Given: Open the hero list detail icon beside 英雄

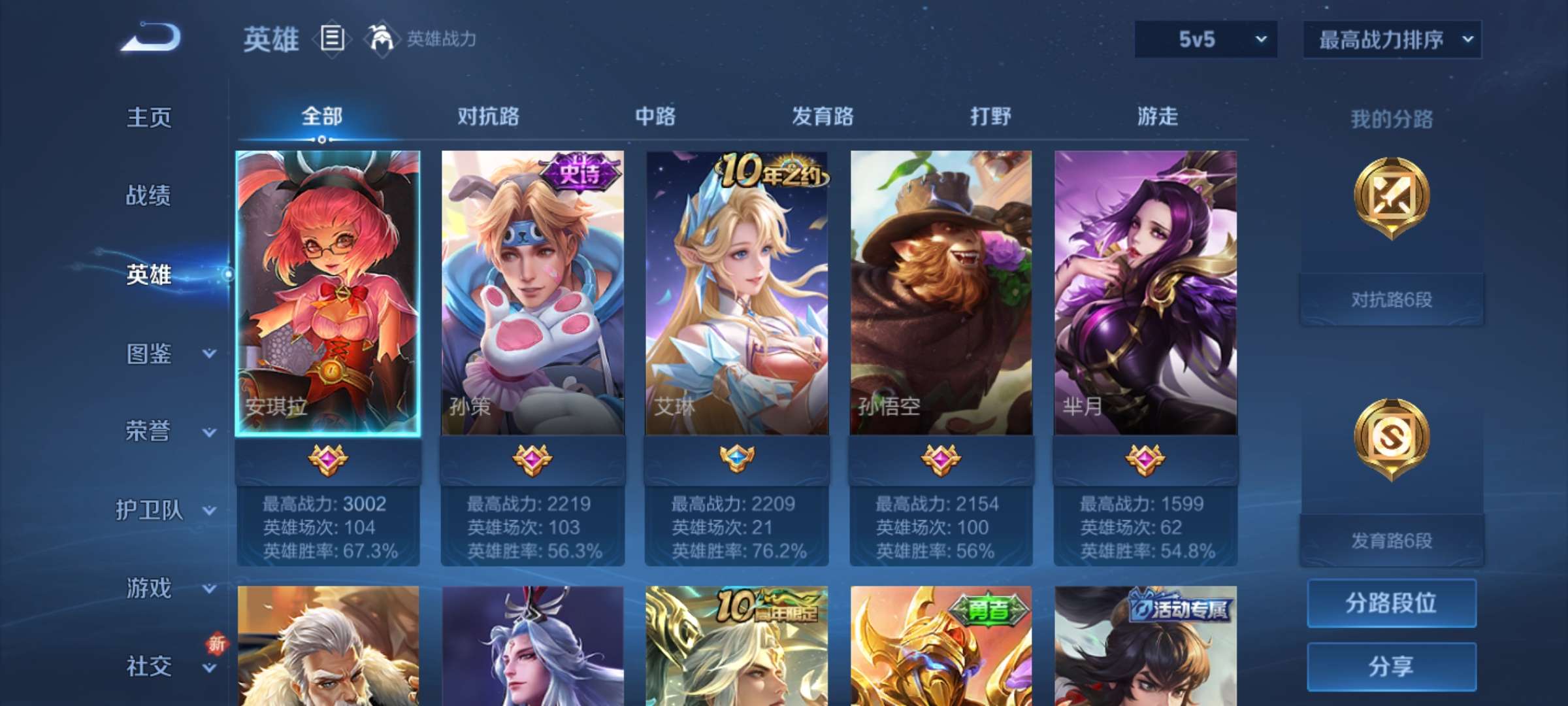Looking at the screenshot, I should [332, 39].
